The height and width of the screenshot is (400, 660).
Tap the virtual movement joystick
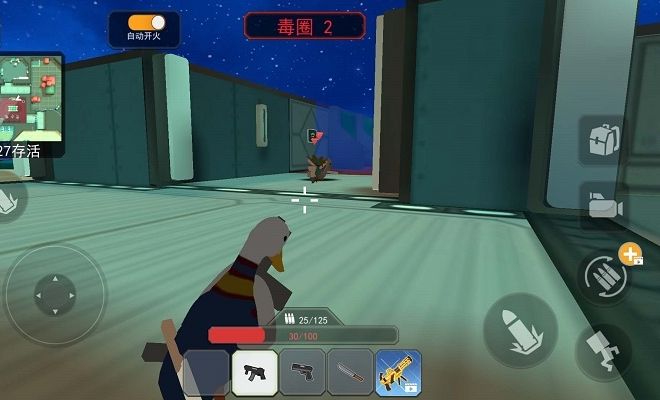[x=54, y=294]
